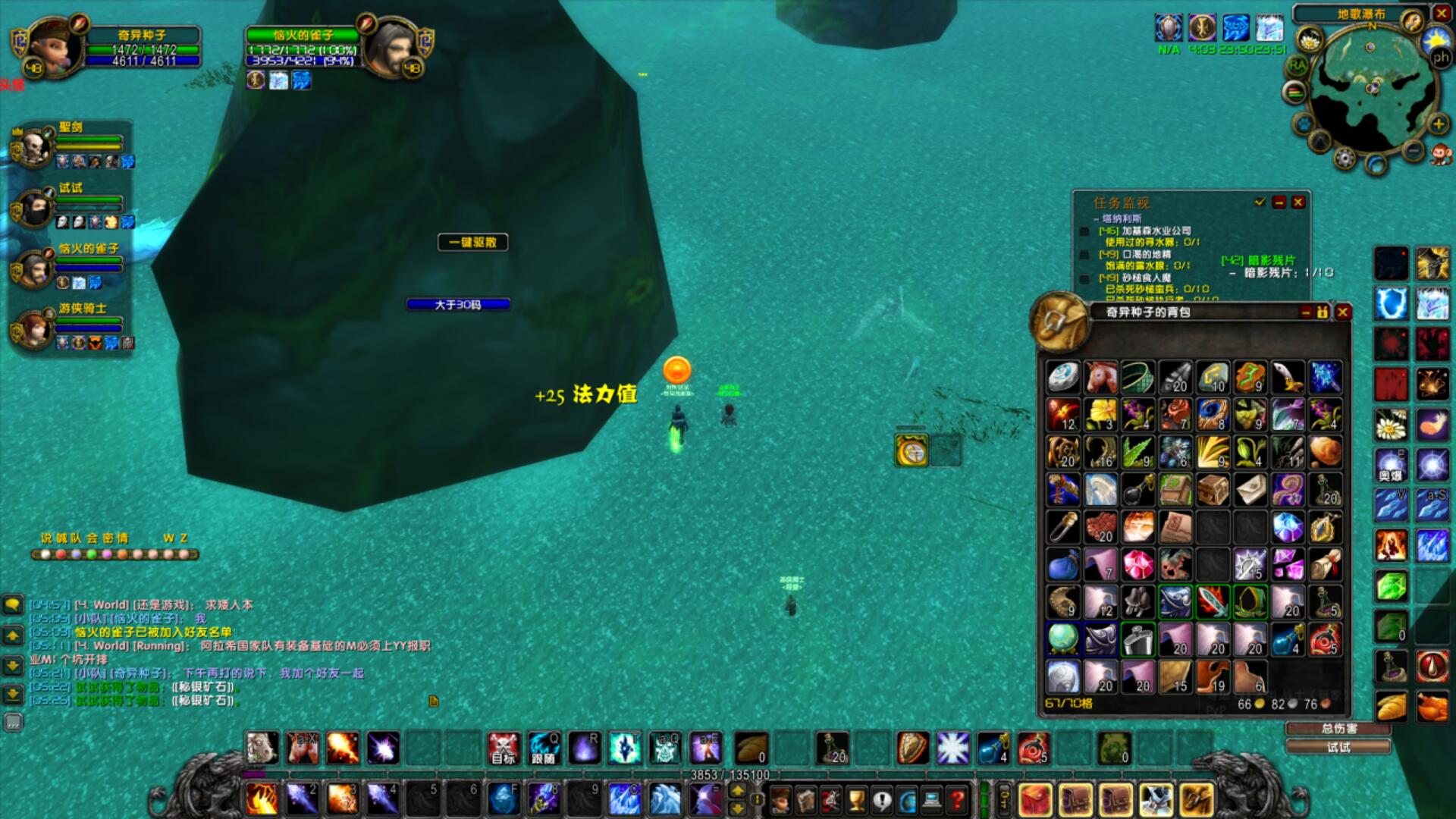This screenshot has width=1456, height=819.
Task: Open the red question mark help menu
Action: click(x=958, y=799)
